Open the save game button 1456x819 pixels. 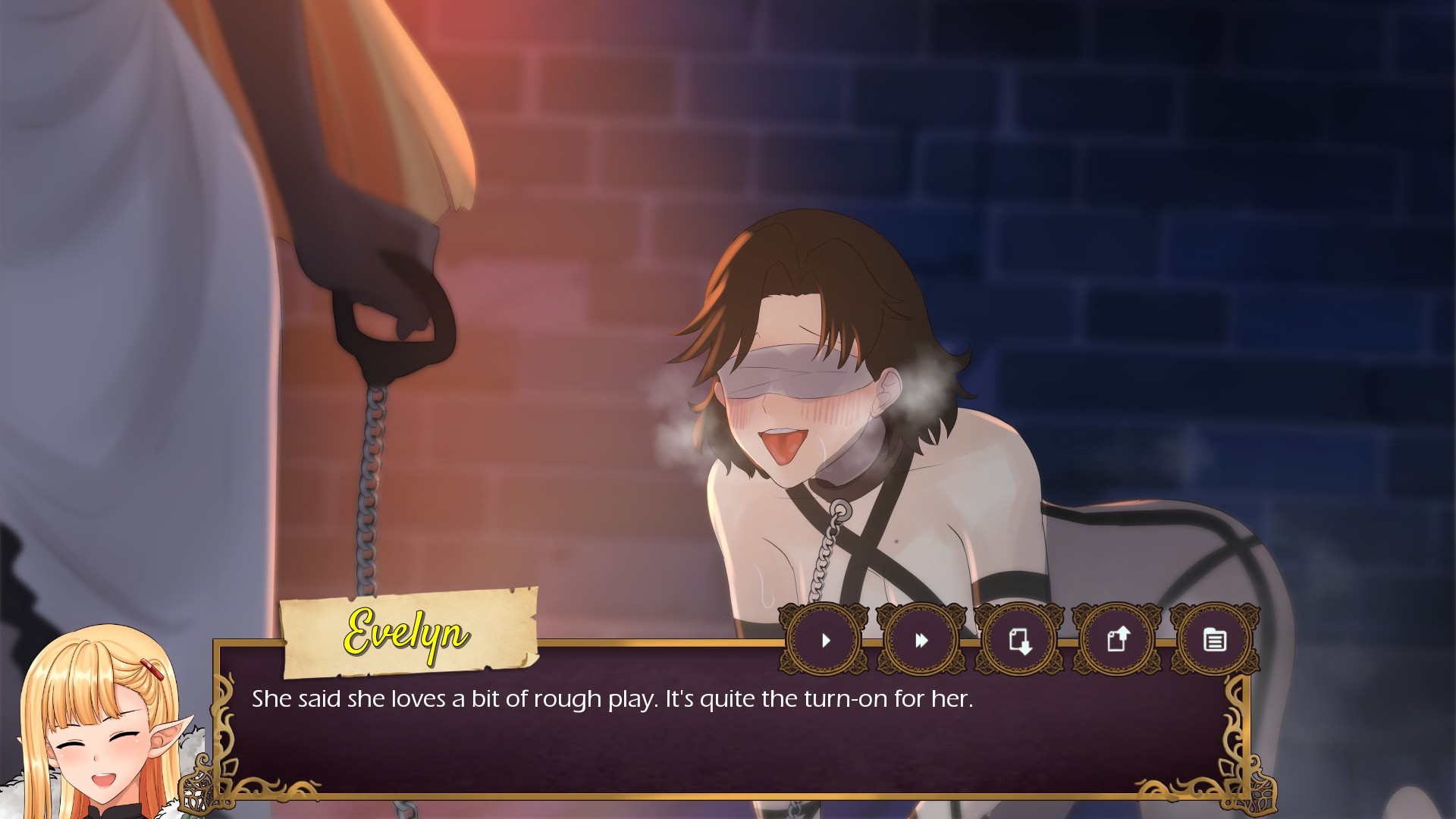(x=1019, y=641)
